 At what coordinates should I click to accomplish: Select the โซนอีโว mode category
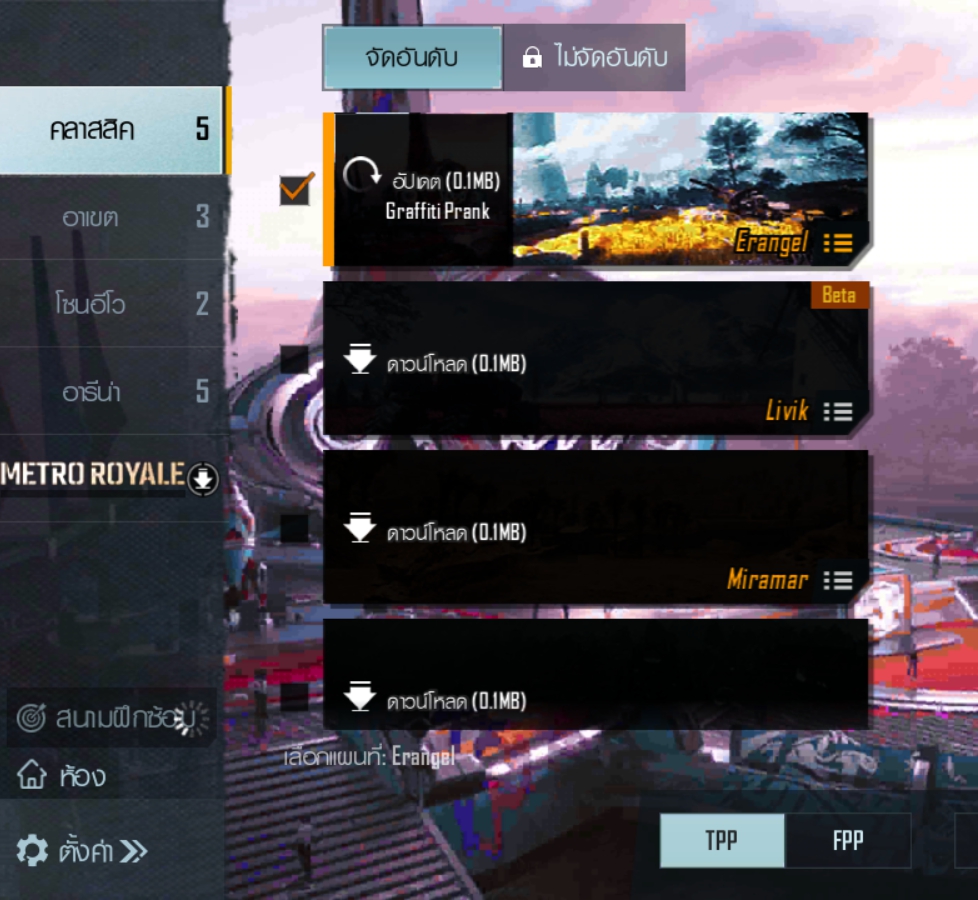click(x=110, y=304)
